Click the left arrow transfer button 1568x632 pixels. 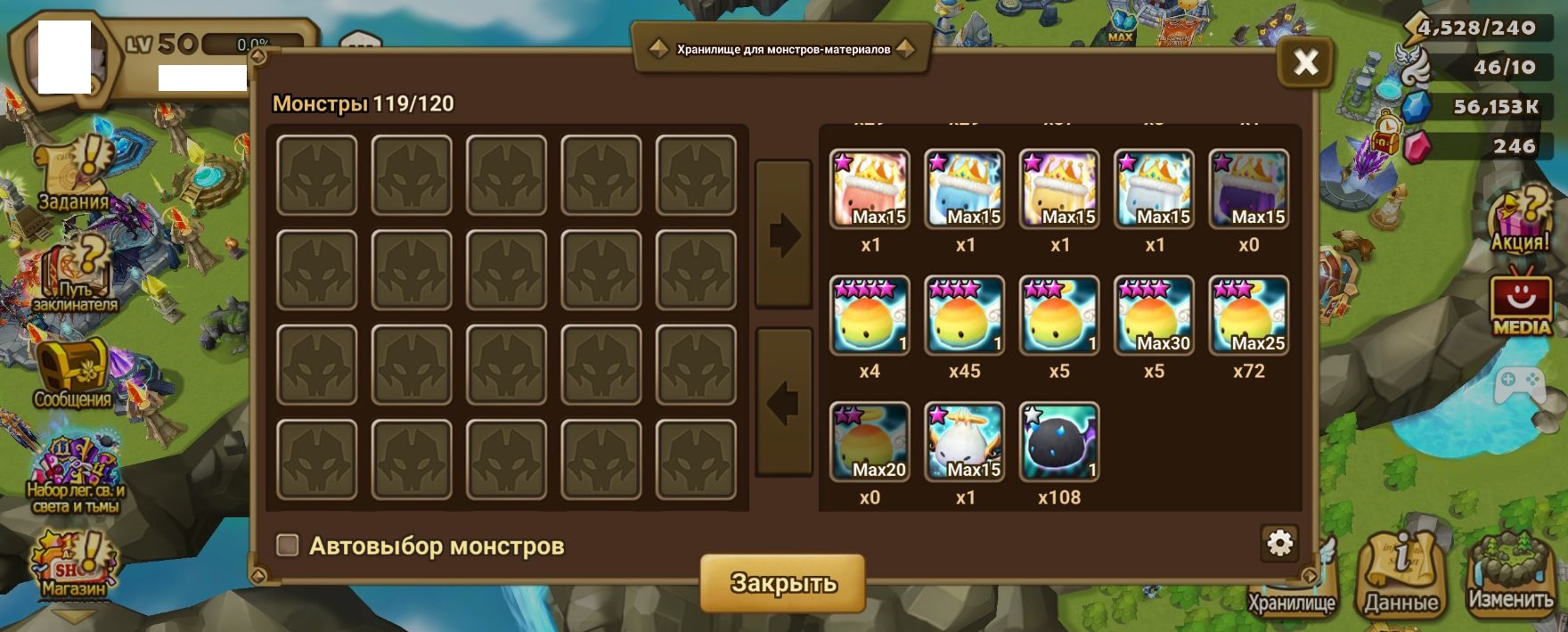coord(783,403)
